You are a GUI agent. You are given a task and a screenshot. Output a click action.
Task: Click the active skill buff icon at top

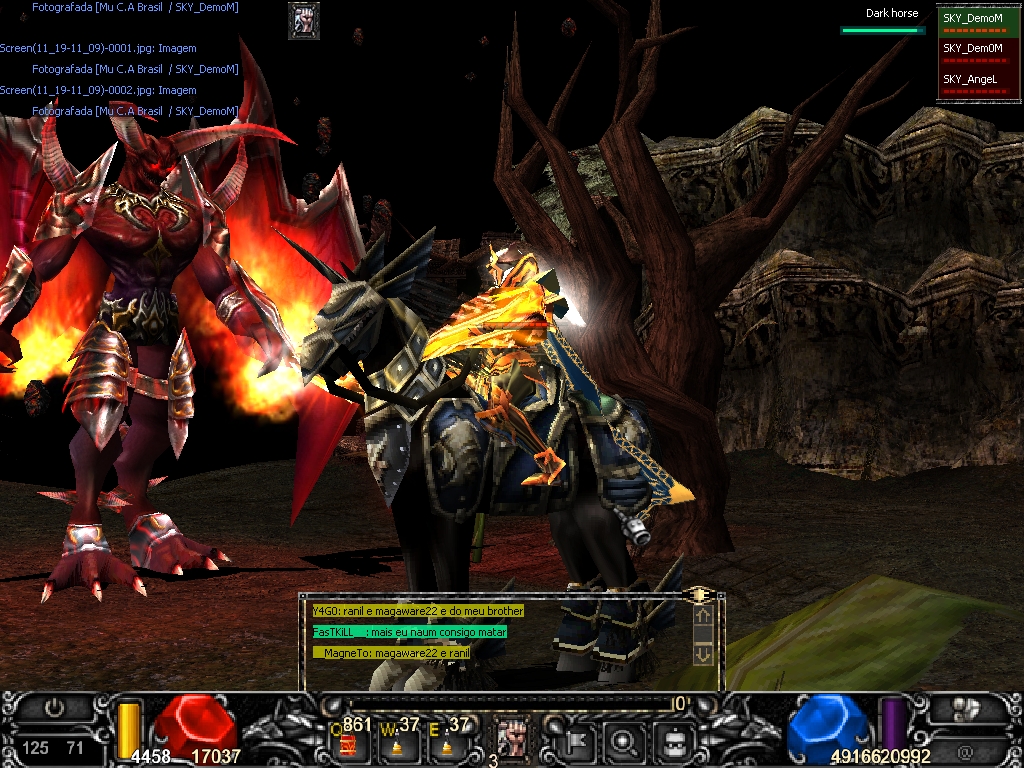coord(304,20)
